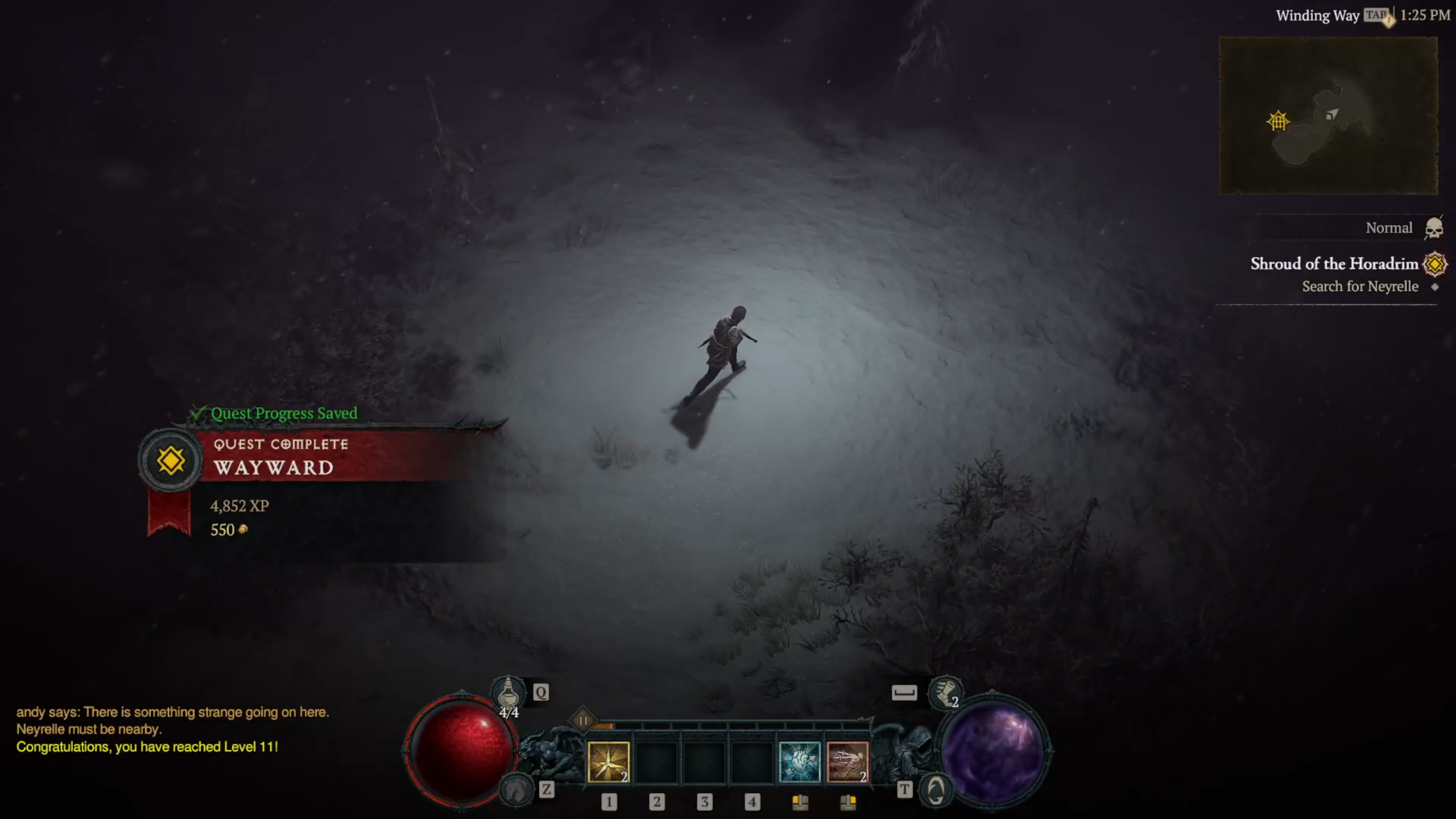
Task: Use the healing potion icon
Action: 508,693
